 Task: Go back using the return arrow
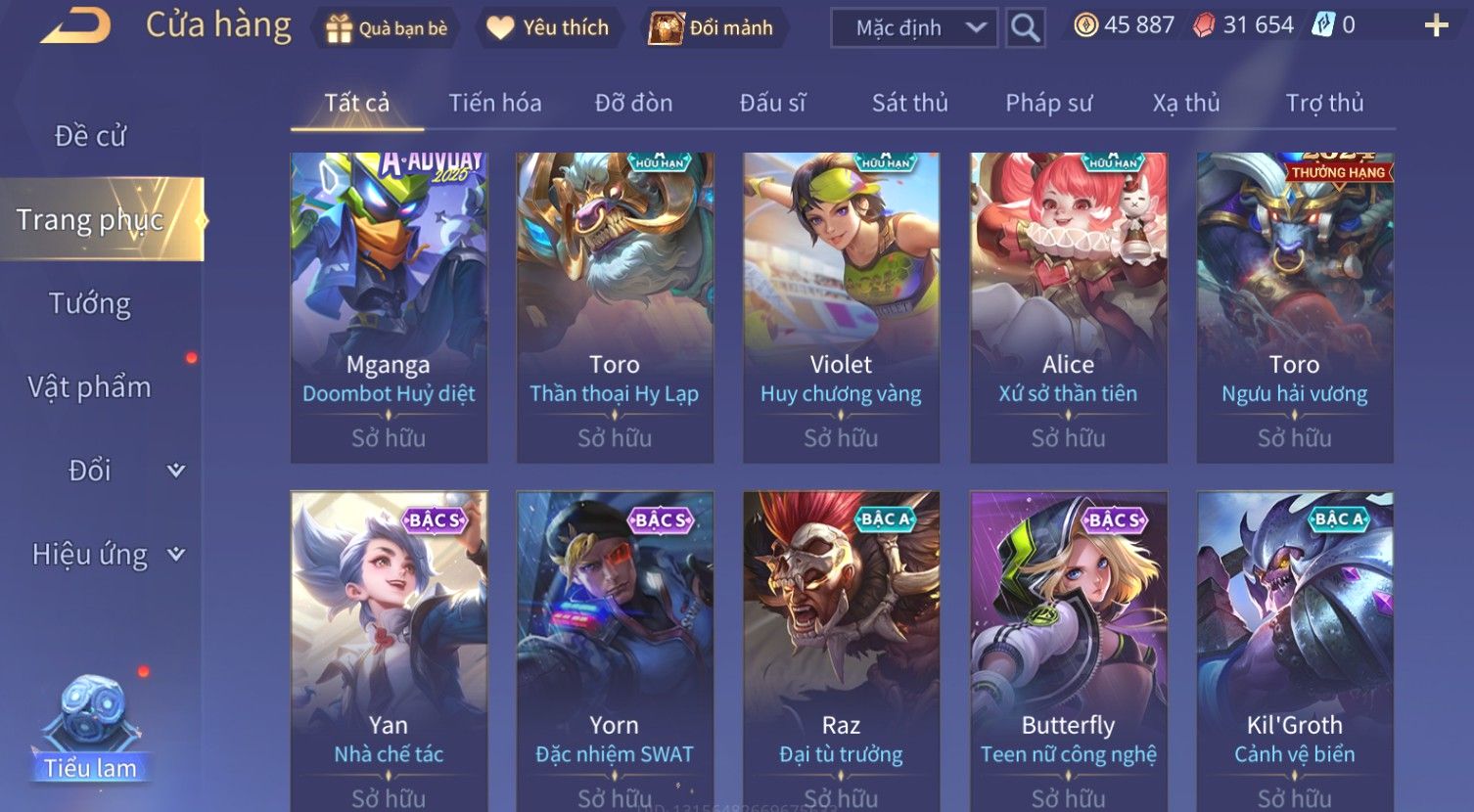(x=74, y=26)
